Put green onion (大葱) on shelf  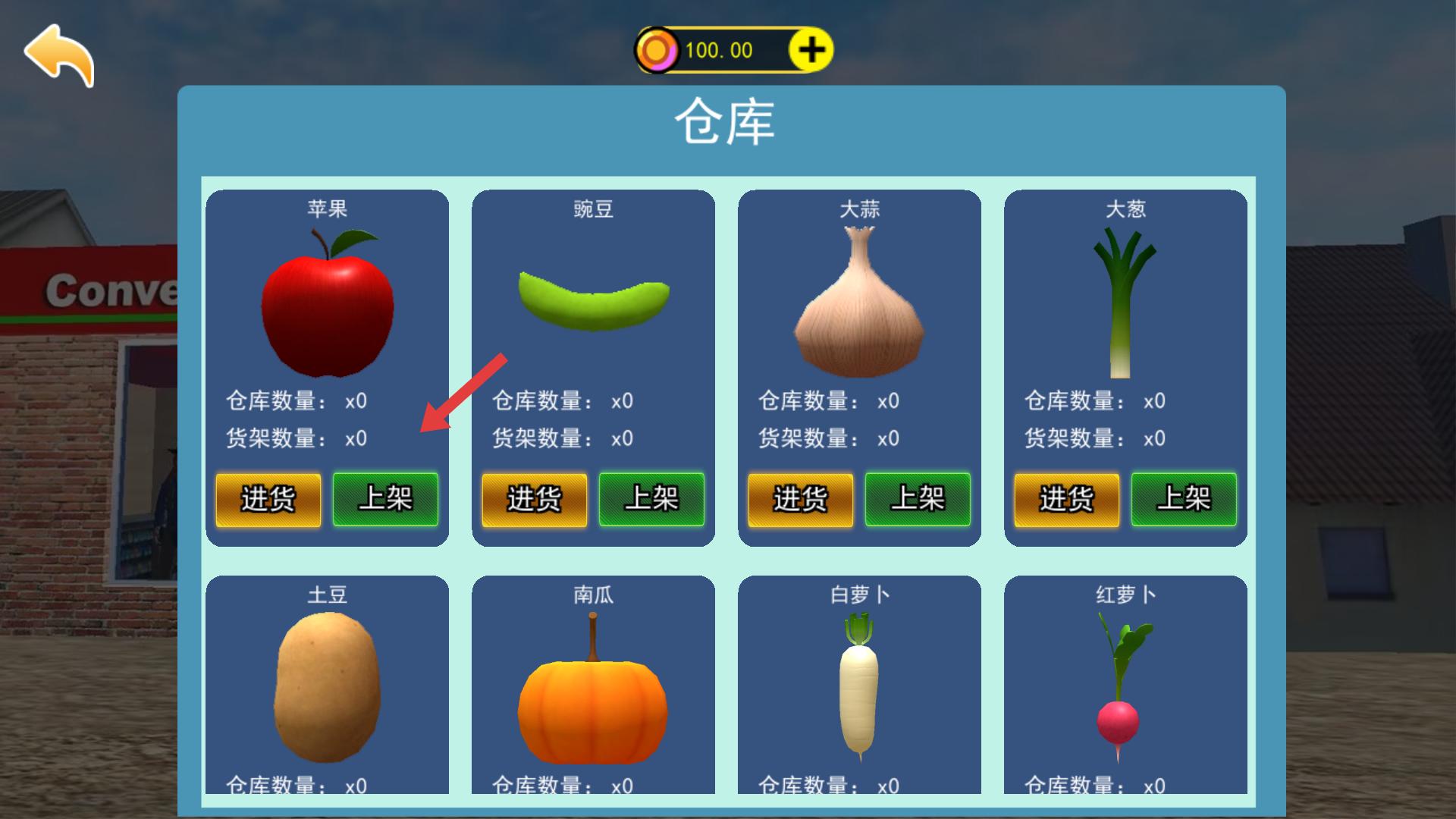click(1184, 499)
